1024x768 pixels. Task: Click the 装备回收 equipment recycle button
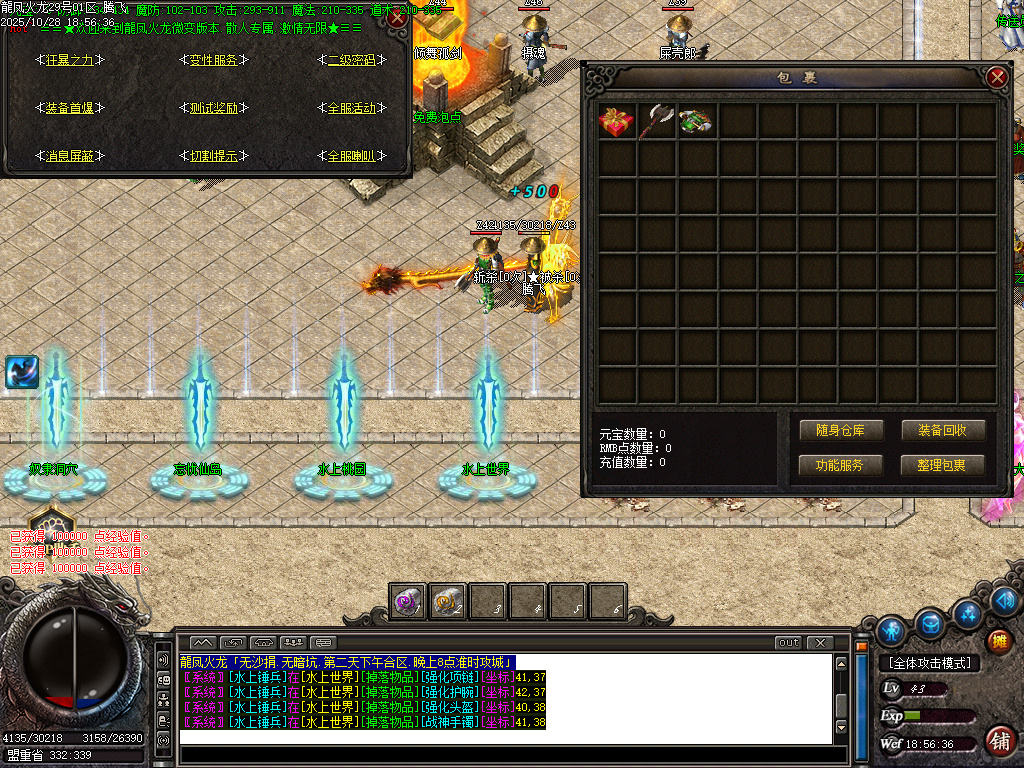942,431
